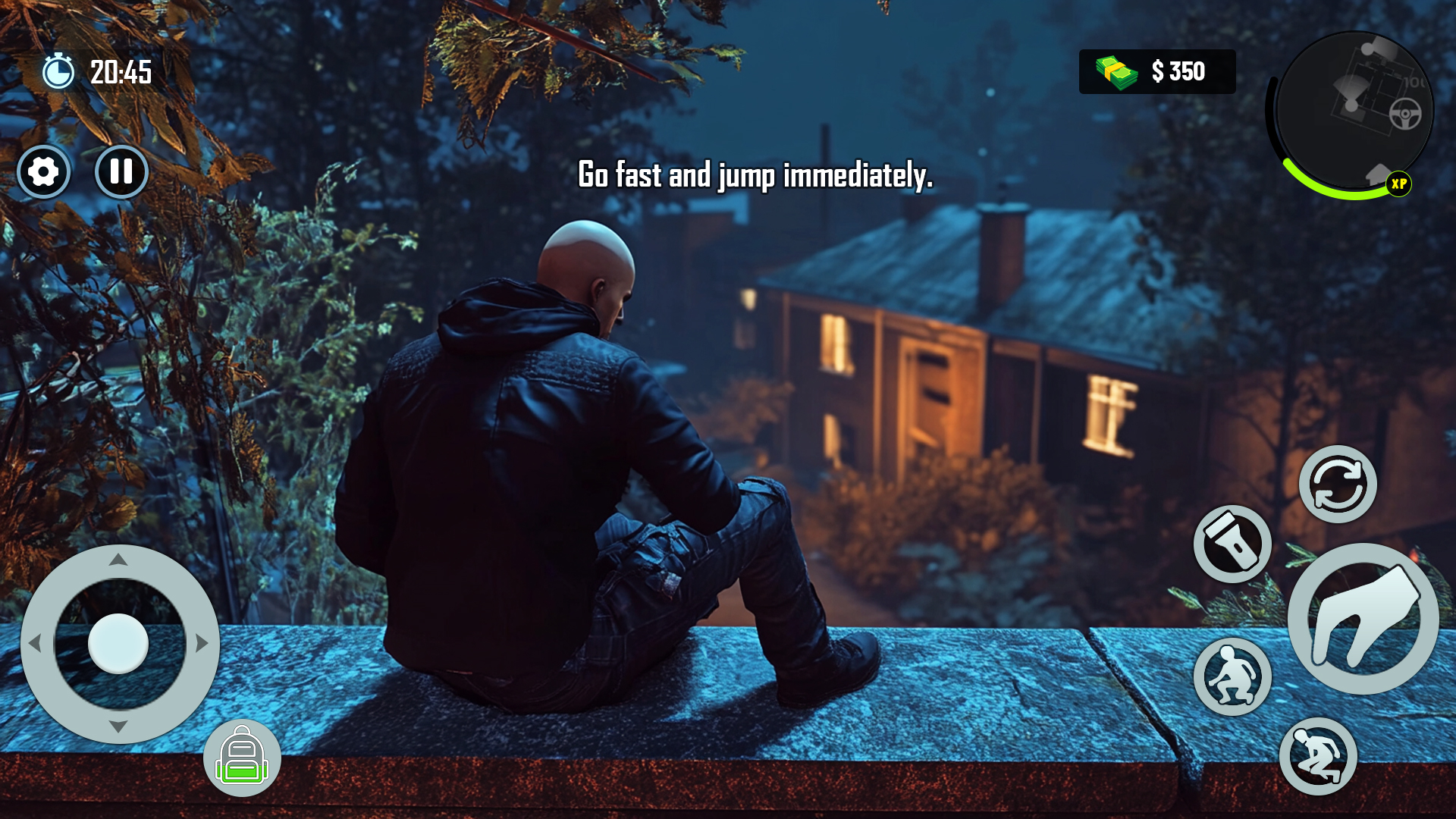Pause the game
This screenshot has height=819, width=1456.
[x=121, y=171]
